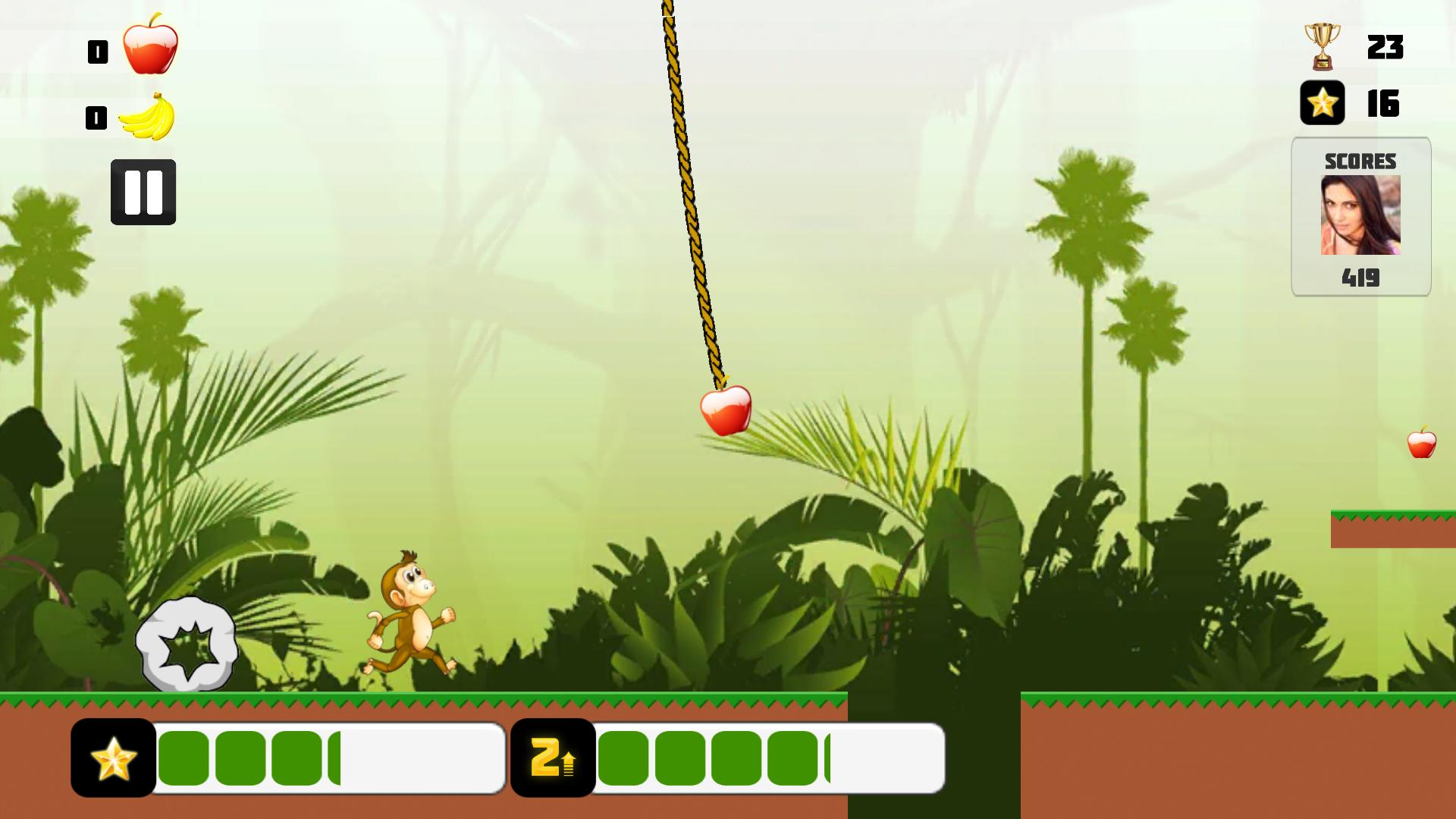1456x819 pixels.
Task: Click the apple hanging from the rope
Action: pos(725,409)
